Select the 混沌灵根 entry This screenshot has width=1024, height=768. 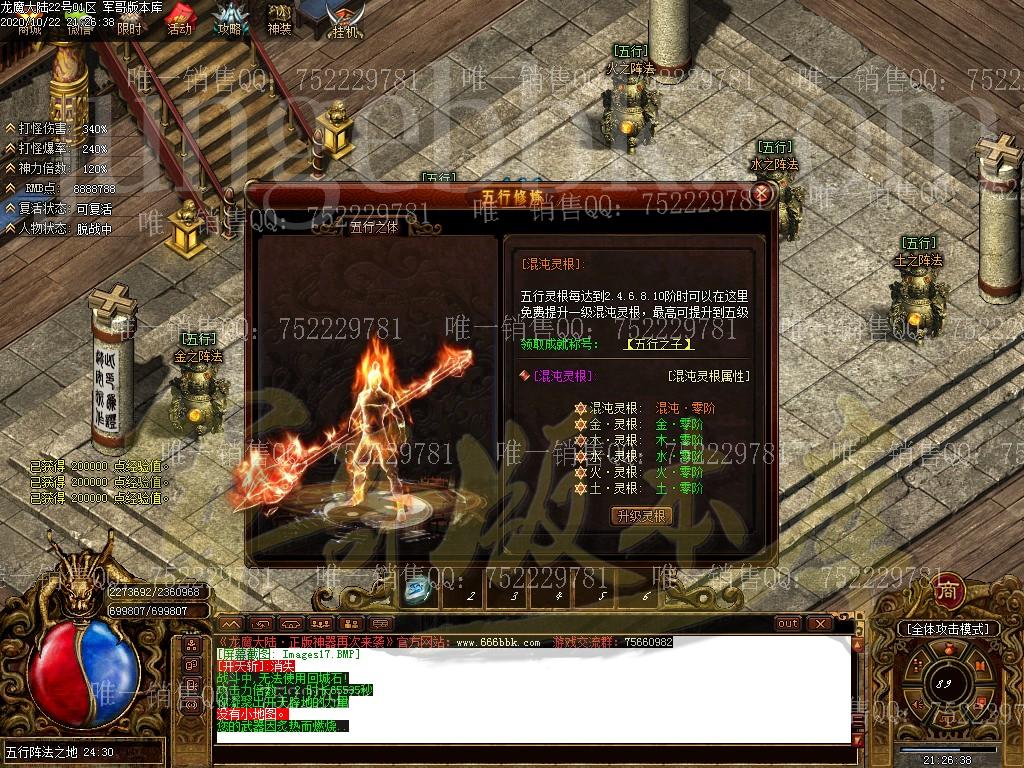[562, 376]
